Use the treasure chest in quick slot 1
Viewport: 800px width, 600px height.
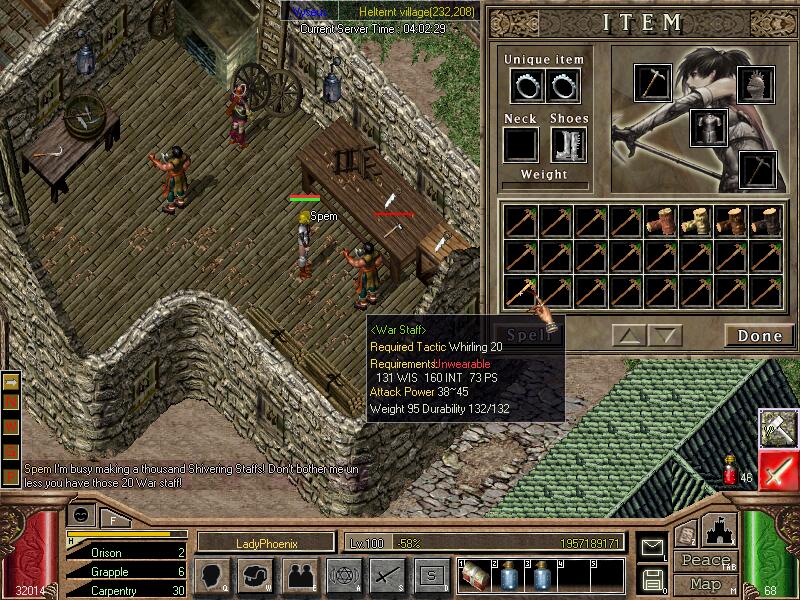point(475,575)
